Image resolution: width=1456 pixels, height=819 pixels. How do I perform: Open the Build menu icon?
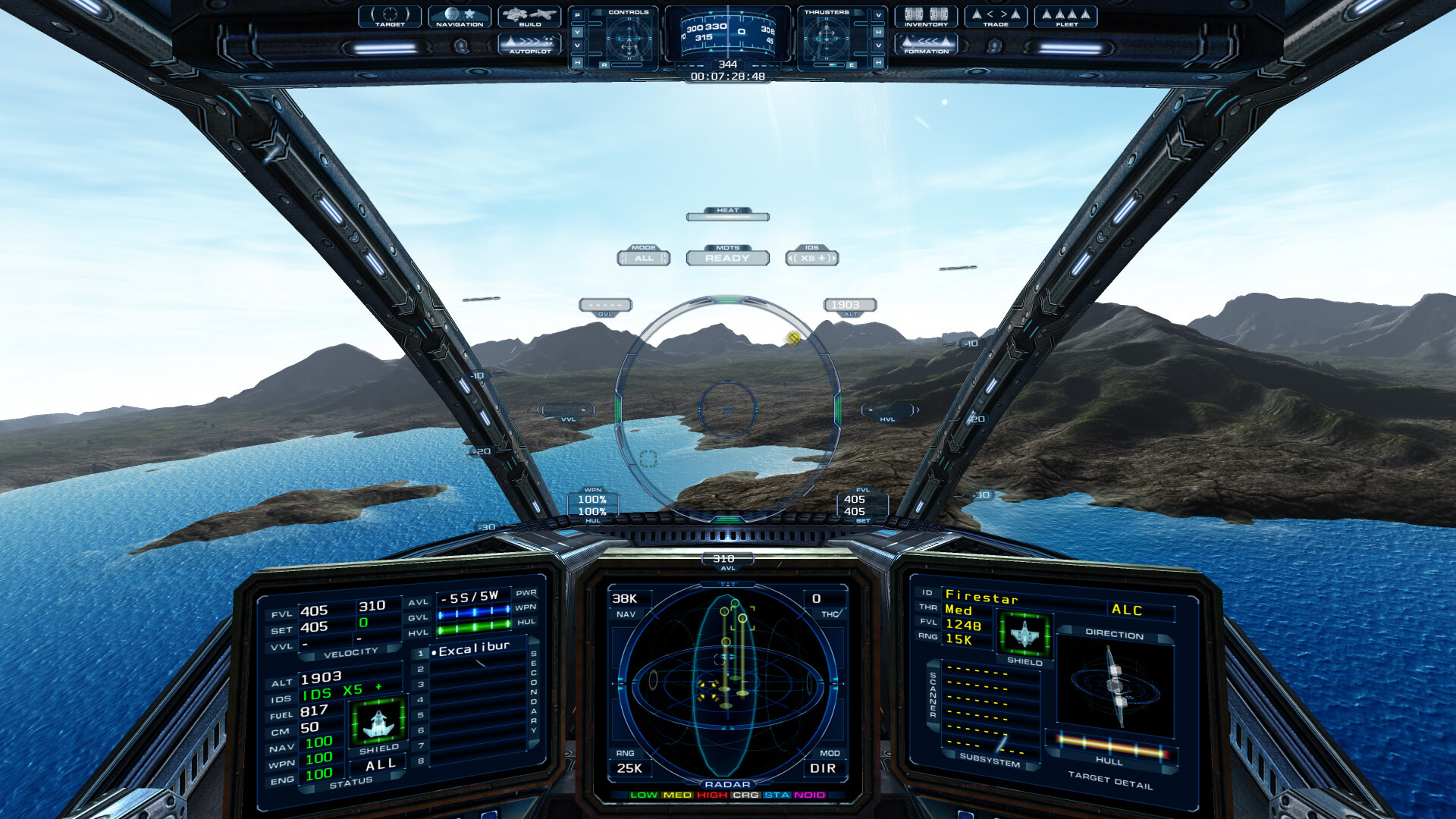(529, 17)
